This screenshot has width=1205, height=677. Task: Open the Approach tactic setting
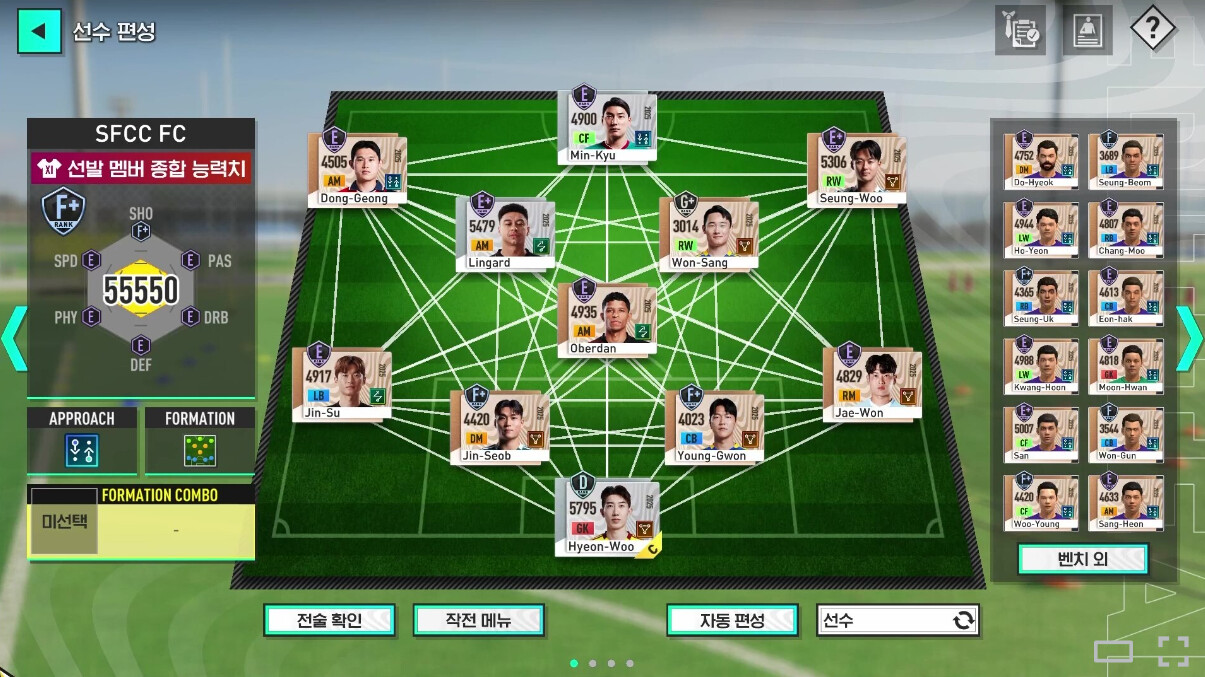point(82,441)
